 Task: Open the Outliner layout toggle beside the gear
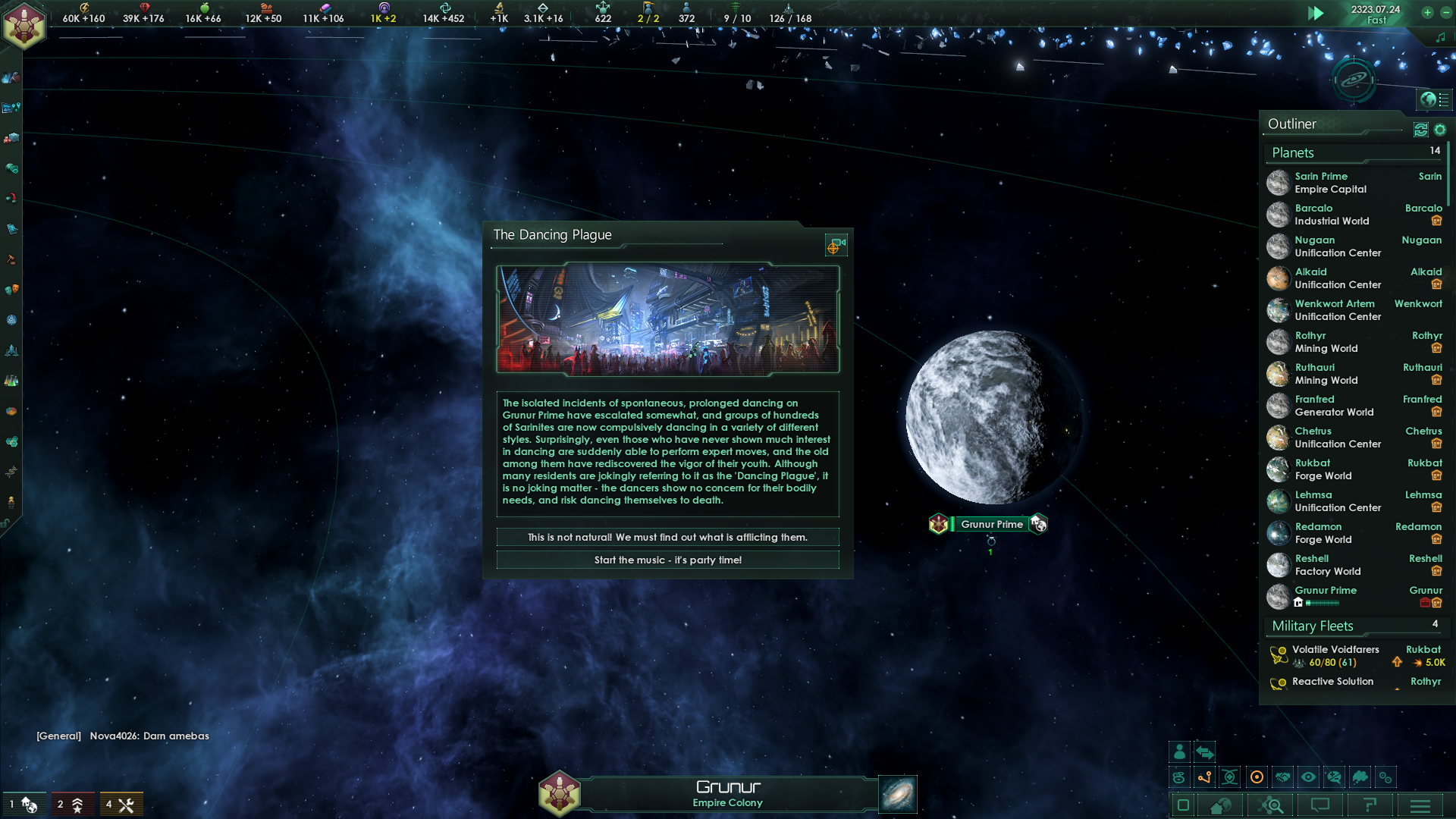click(1421, 130)
